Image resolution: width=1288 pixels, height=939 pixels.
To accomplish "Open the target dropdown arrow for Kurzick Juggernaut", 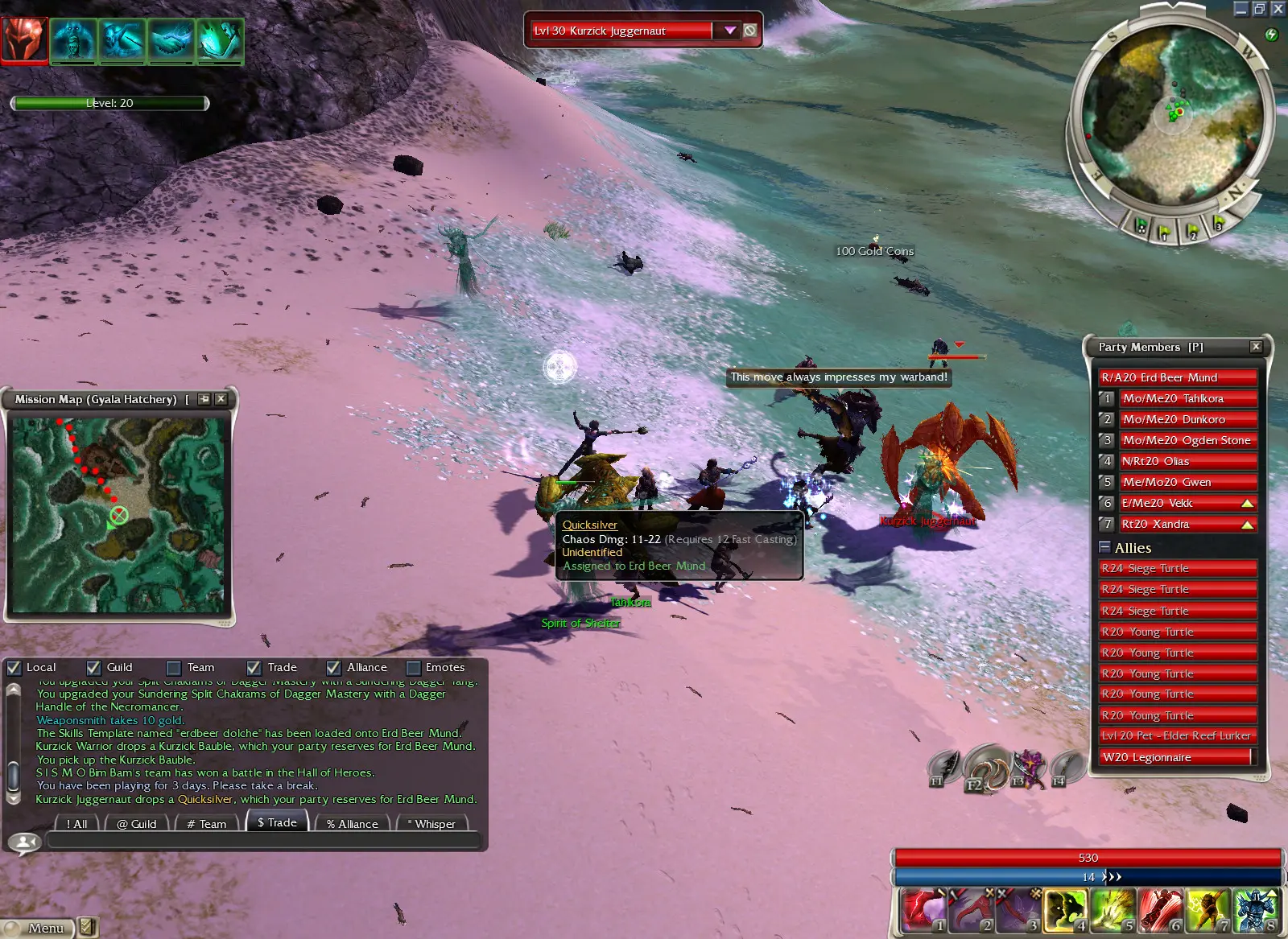I will coord(730,31).
